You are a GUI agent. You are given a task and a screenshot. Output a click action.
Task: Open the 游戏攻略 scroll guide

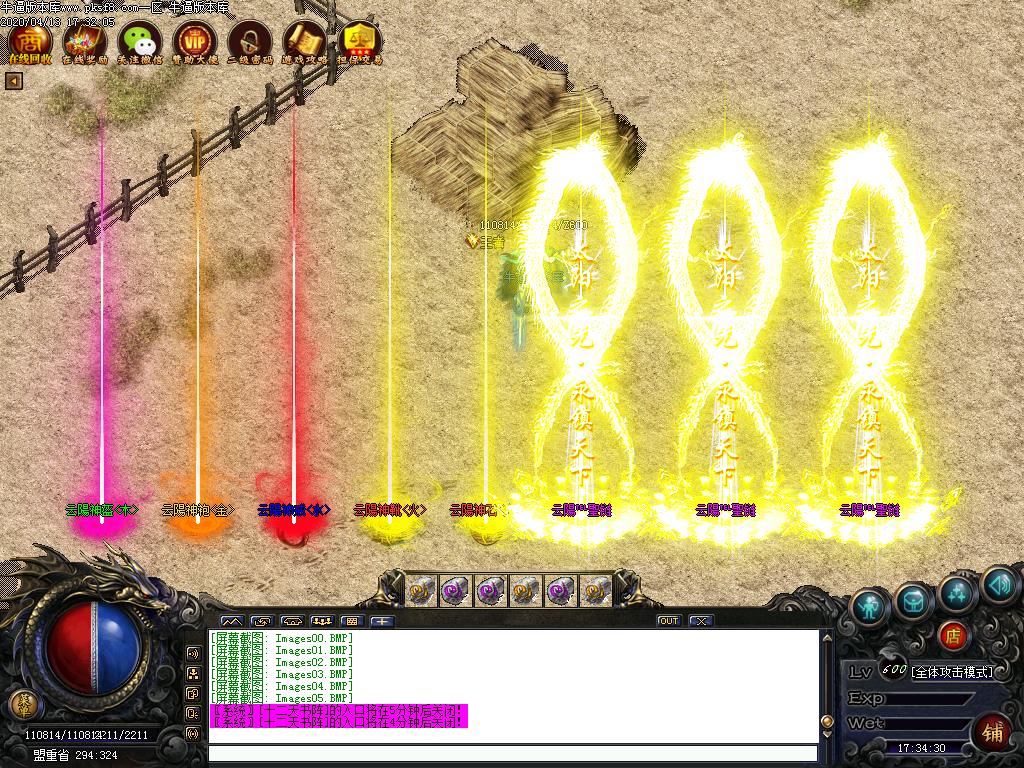(305, 41)
